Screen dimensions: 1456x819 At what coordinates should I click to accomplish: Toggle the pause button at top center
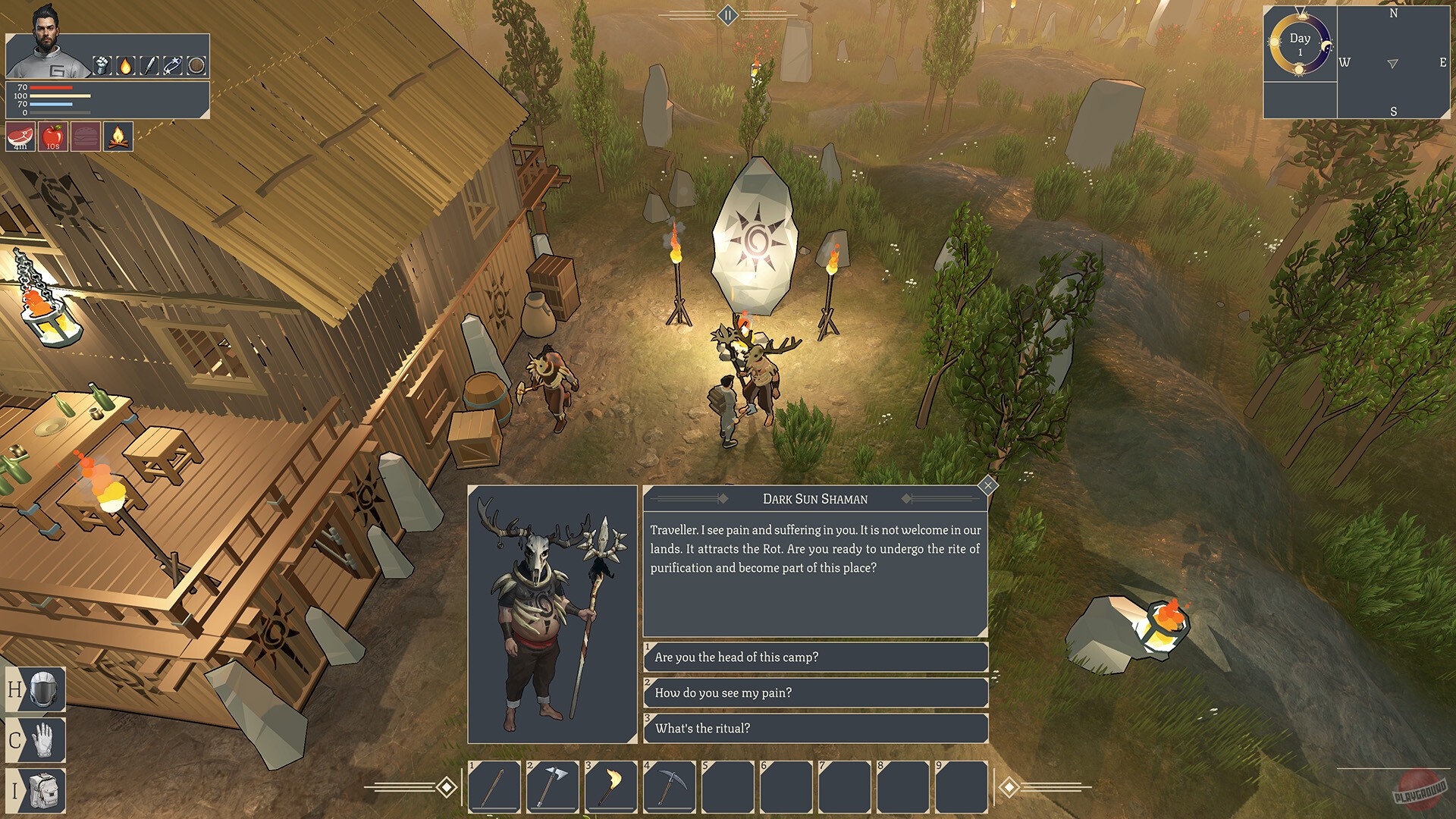coord(728,15)
